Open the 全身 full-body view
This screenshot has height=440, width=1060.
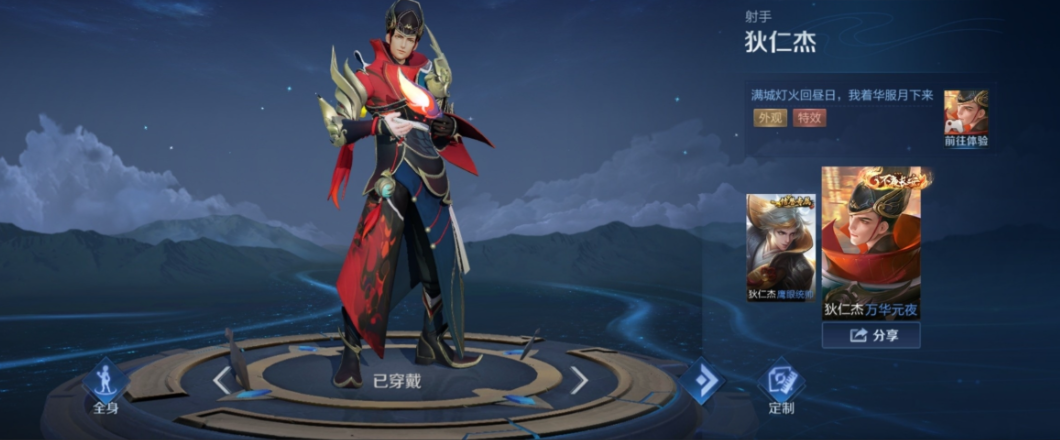106,386
